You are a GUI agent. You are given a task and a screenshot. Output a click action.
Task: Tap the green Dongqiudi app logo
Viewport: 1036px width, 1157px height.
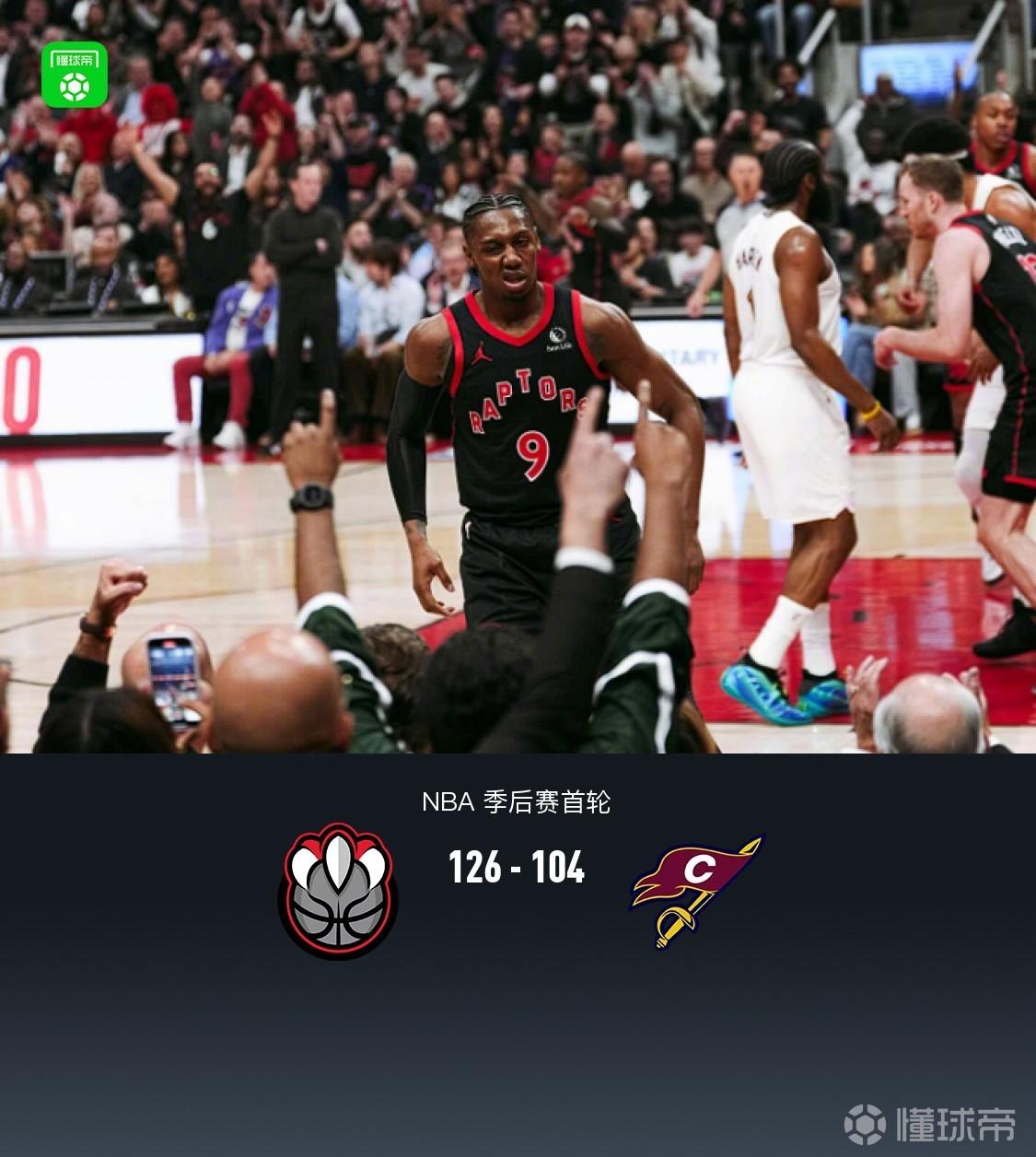[76, 74]
